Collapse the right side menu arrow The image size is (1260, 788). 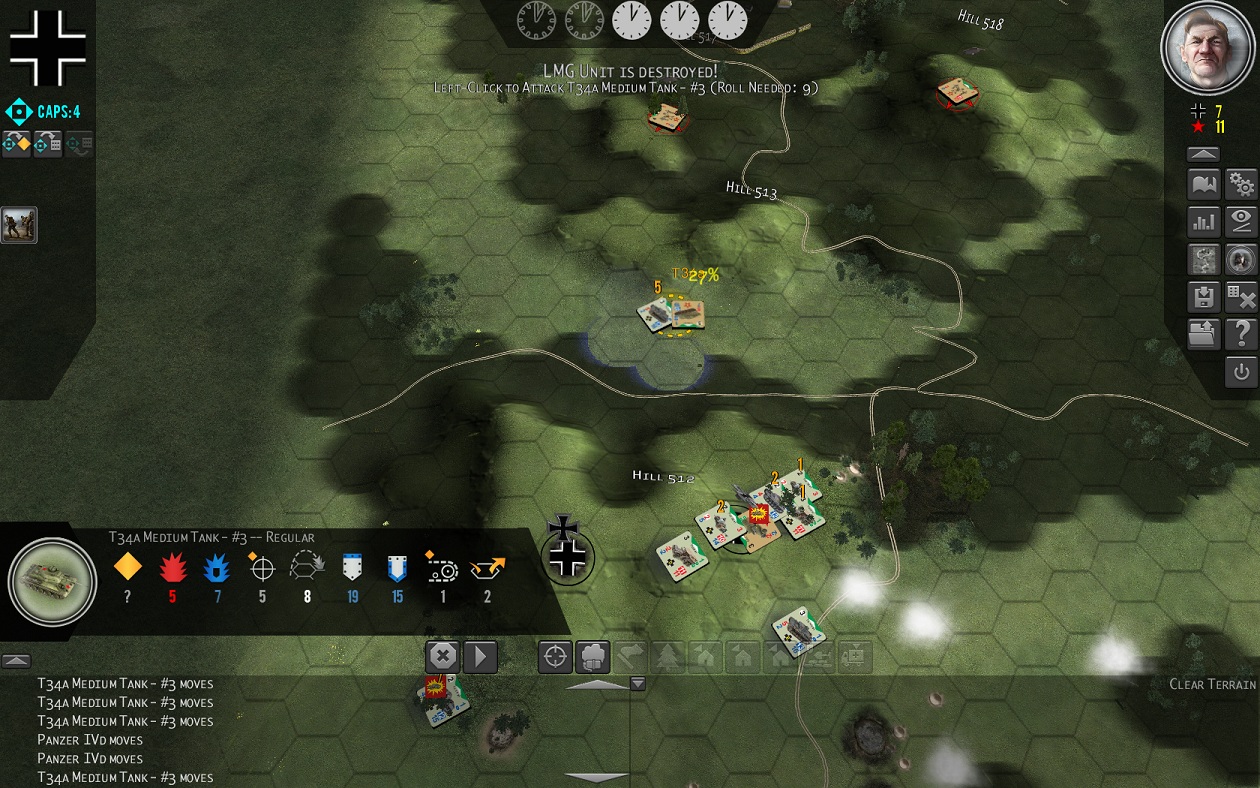(1203, 154)
